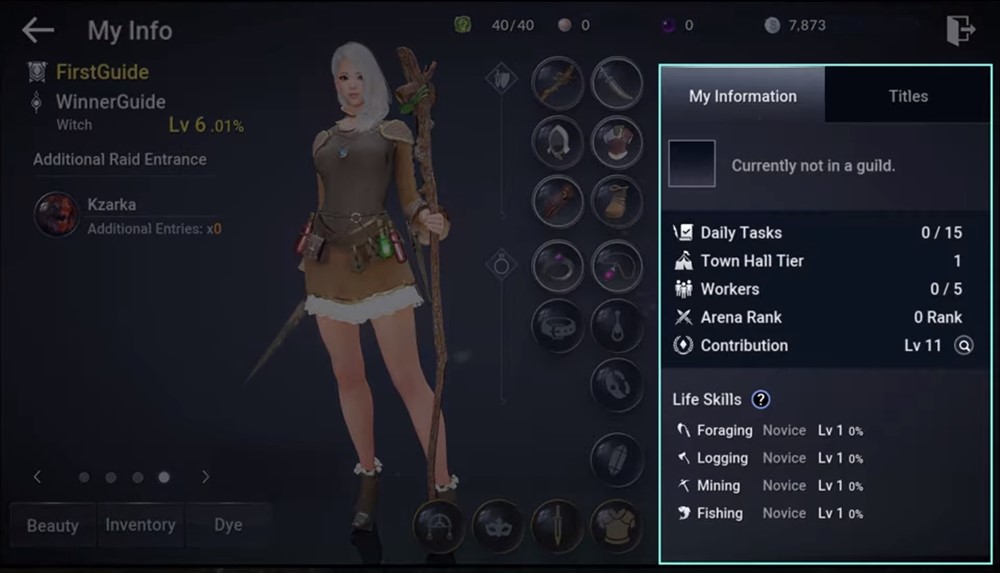Switch to the Titles tab
Screen dimensions: 1000x573
click(908, 96)
